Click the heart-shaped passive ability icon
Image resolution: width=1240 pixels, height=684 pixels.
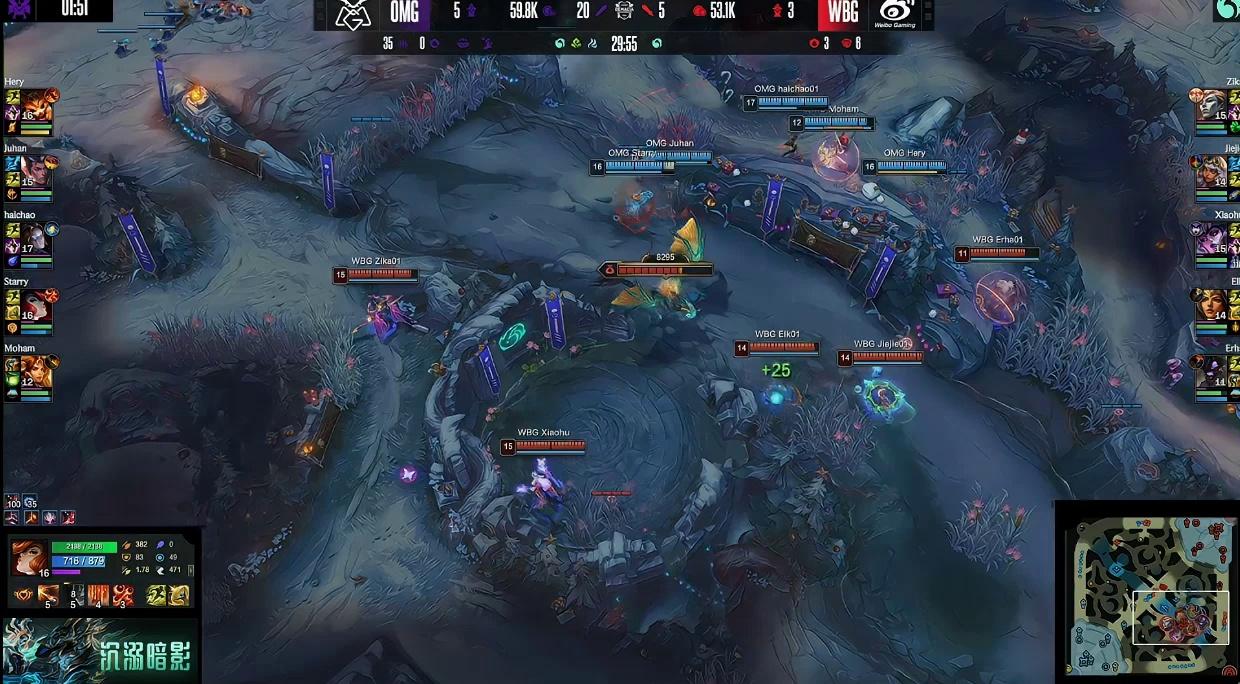coord(21,596)
